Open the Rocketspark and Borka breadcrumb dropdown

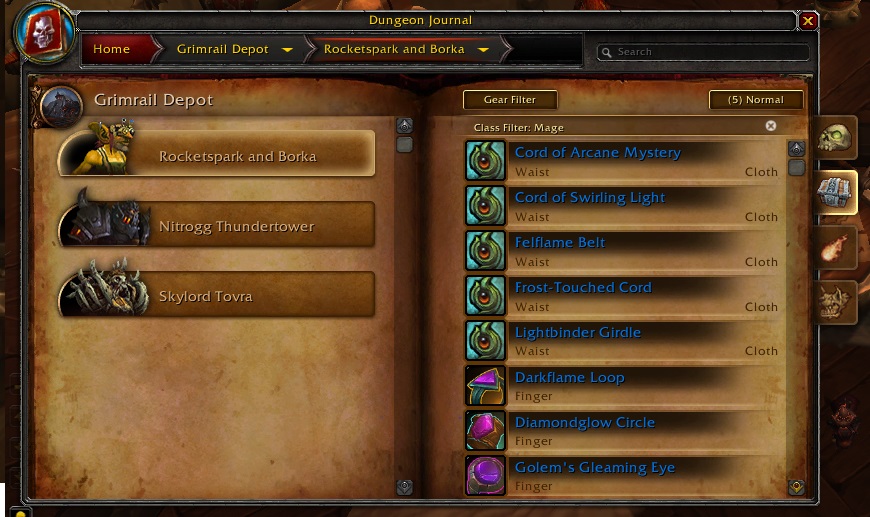483,49
